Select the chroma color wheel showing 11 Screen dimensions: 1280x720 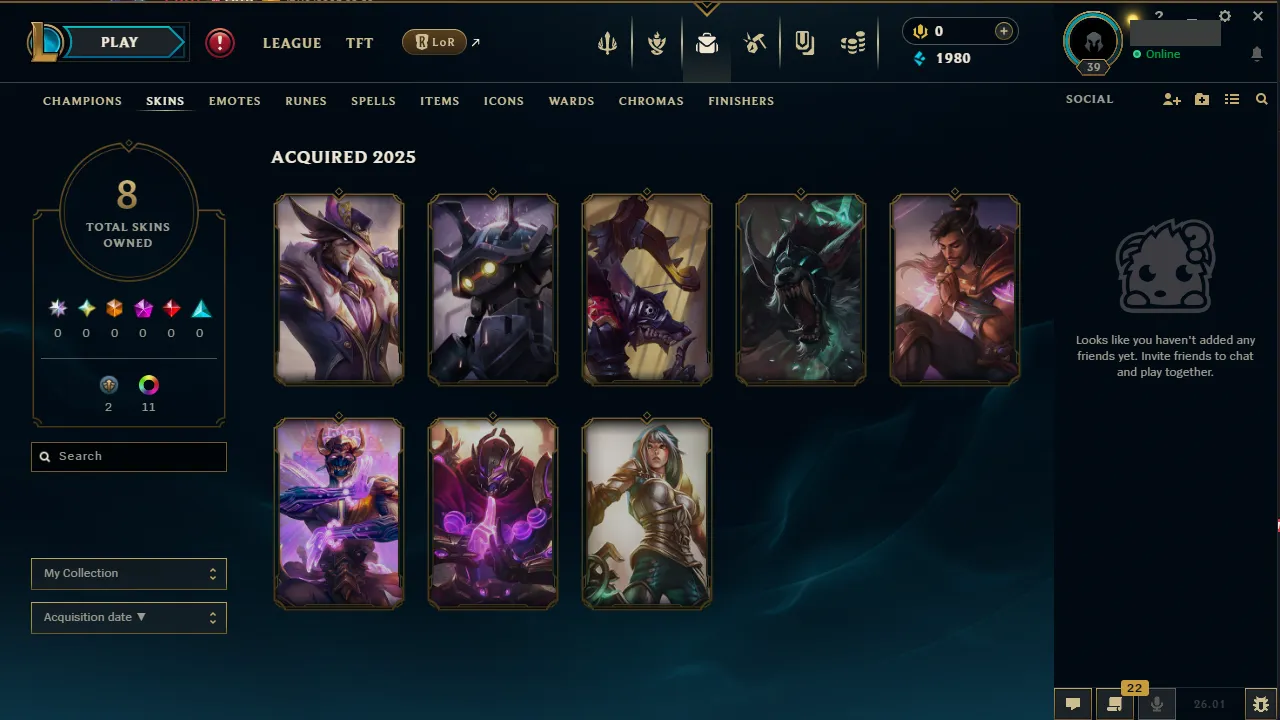148,384
